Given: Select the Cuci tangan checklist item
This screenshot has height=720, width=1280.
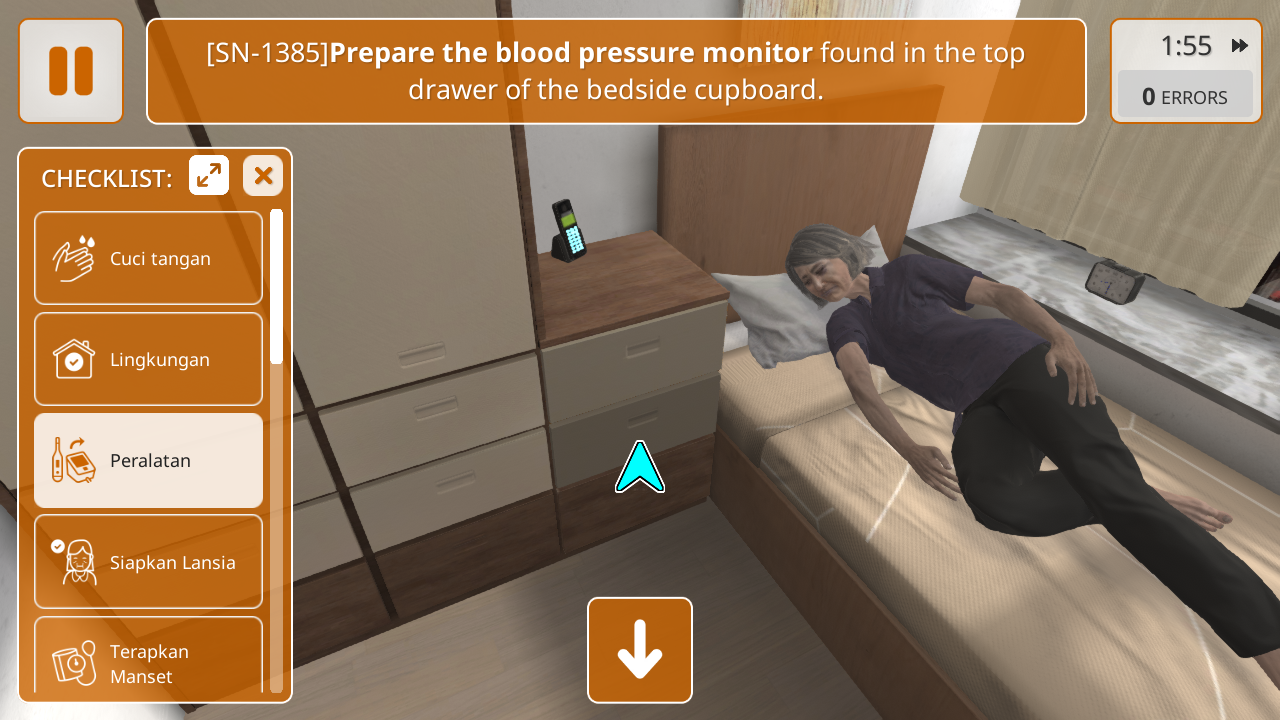Looking at the screenshot, I should 149,258.
